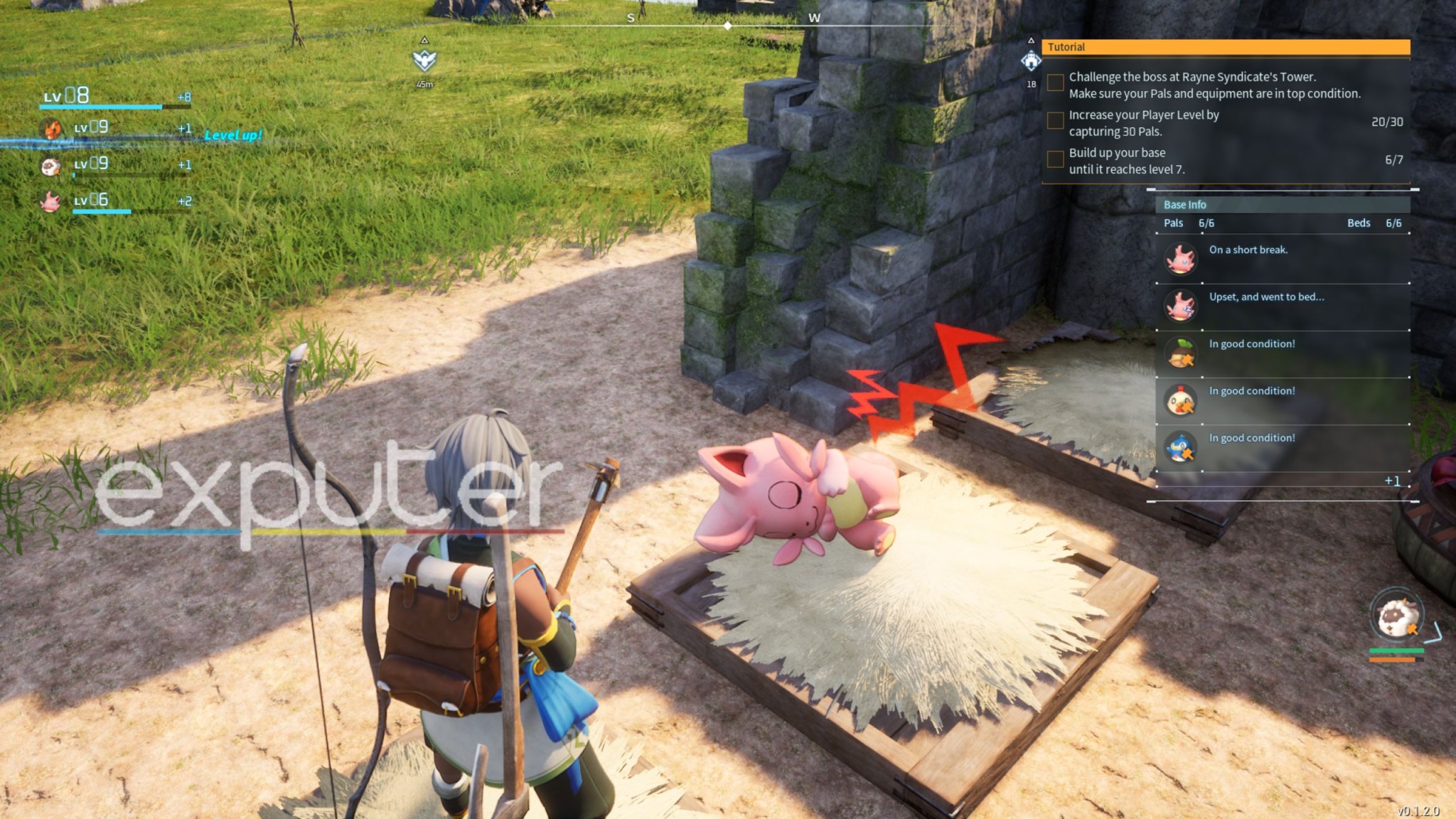Click the base house marker on compass
1456x819 pixels.
pos(1030,61)
